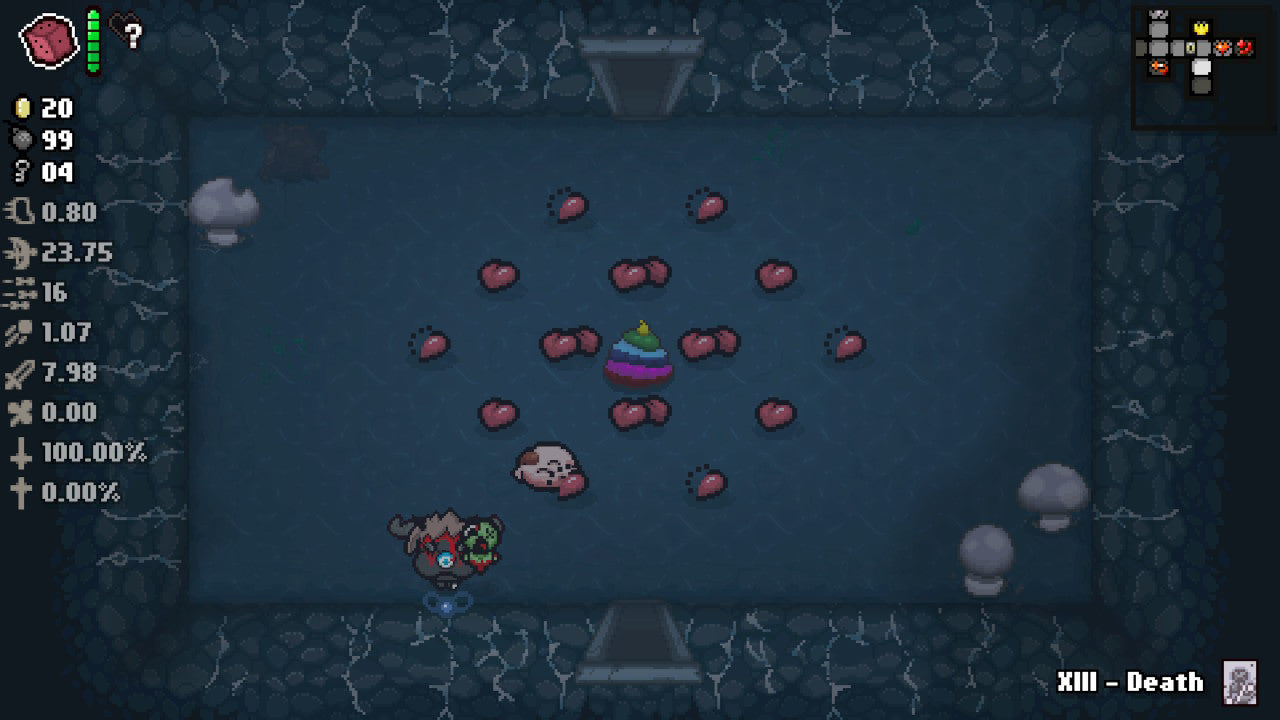
Task: Click the crown treasure room on the minimap
Action: [1201, 28]
